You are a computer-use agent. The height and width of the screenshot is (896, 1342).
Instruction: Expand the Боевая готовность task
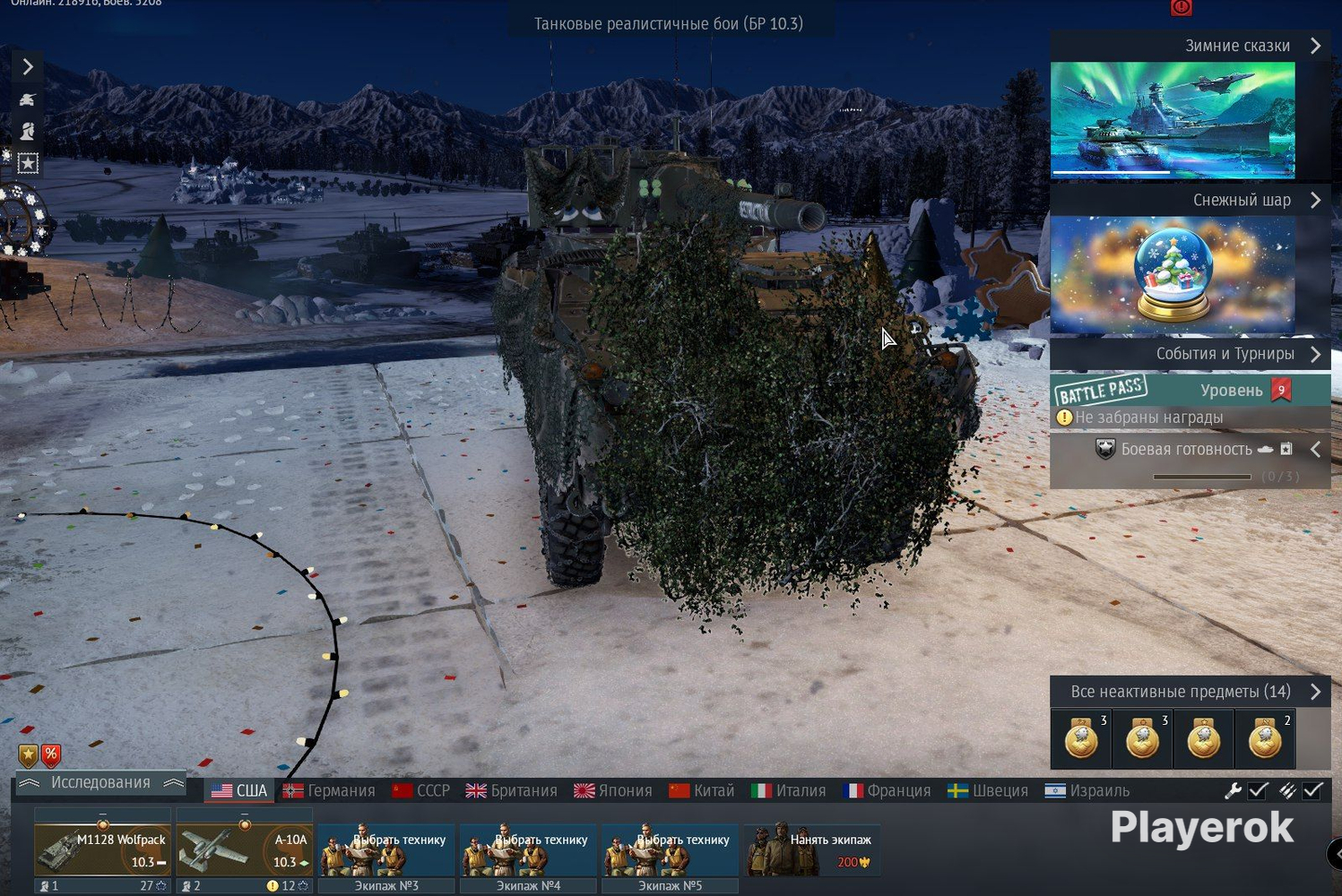coord(1315,450)
